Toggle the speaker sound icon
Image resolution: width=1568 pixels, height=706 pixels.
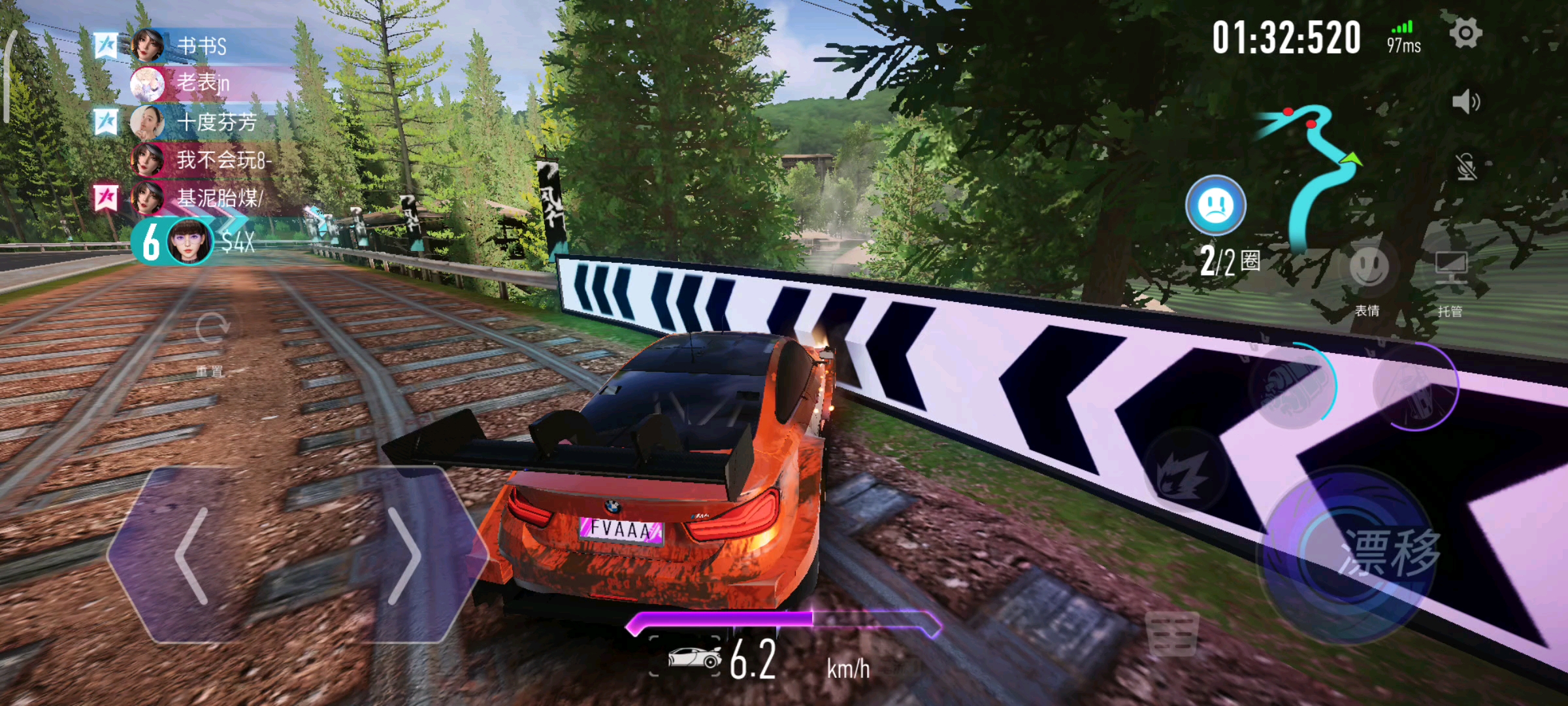pos(1465,102)
